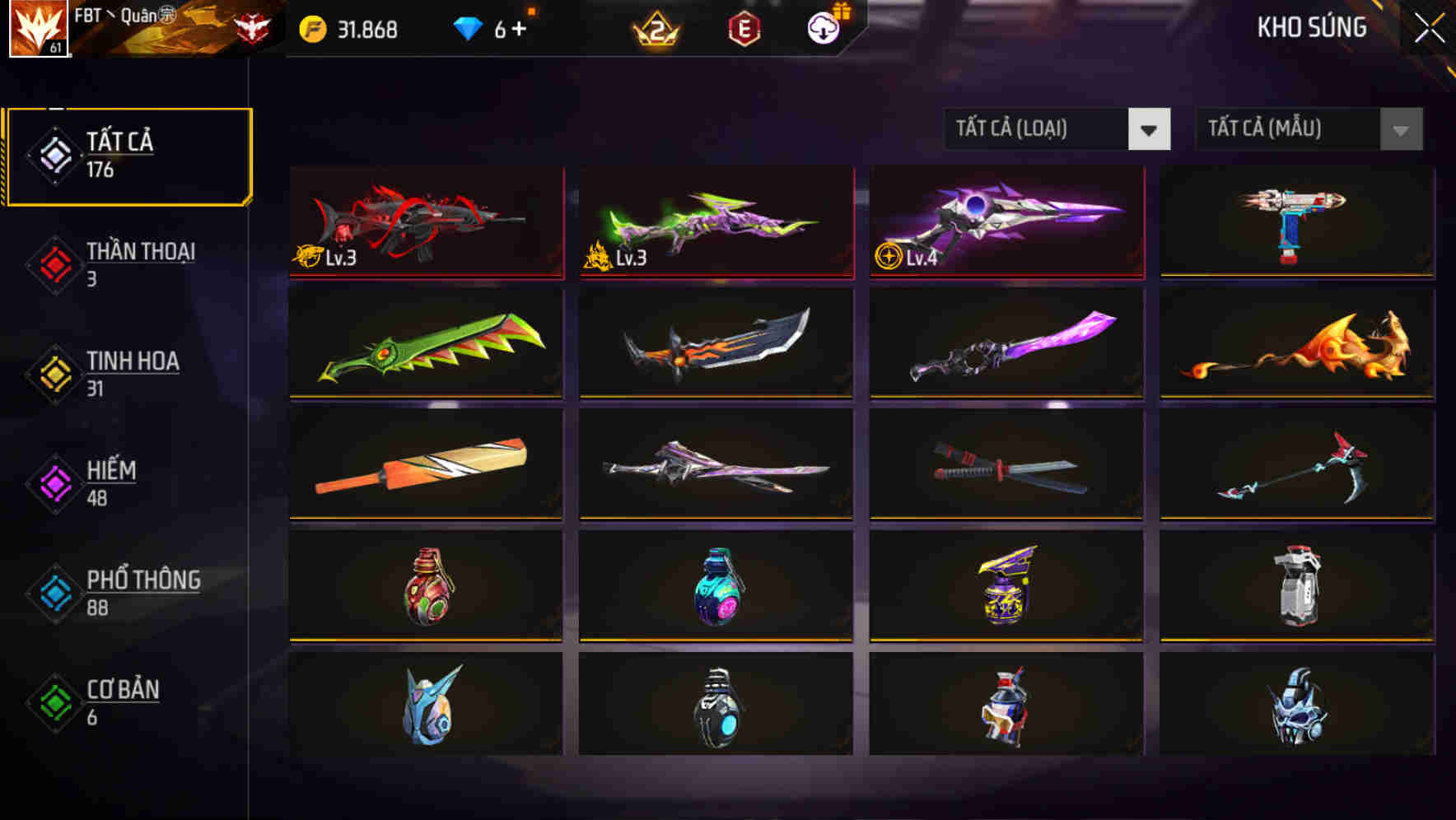Select the cricket bat melee weapon
This screenshot has width=1456, height=820.
pyautogui.click(x=425, y=464)
